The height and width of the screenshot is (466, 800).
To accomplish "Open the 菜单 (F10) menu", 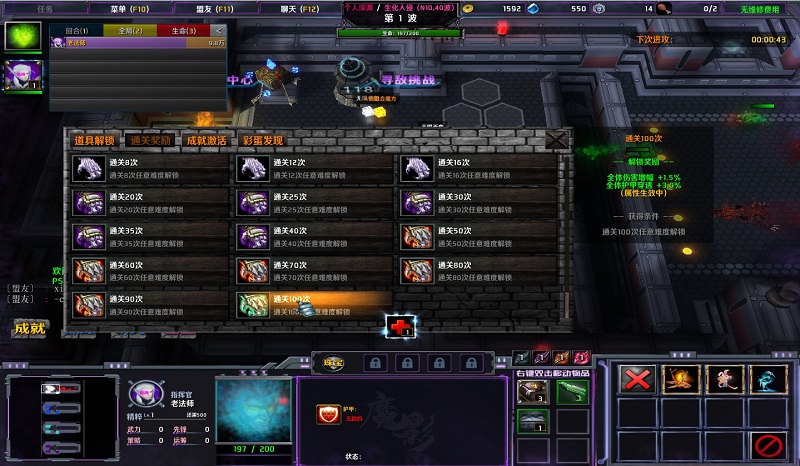I will (x=129, y=8).
